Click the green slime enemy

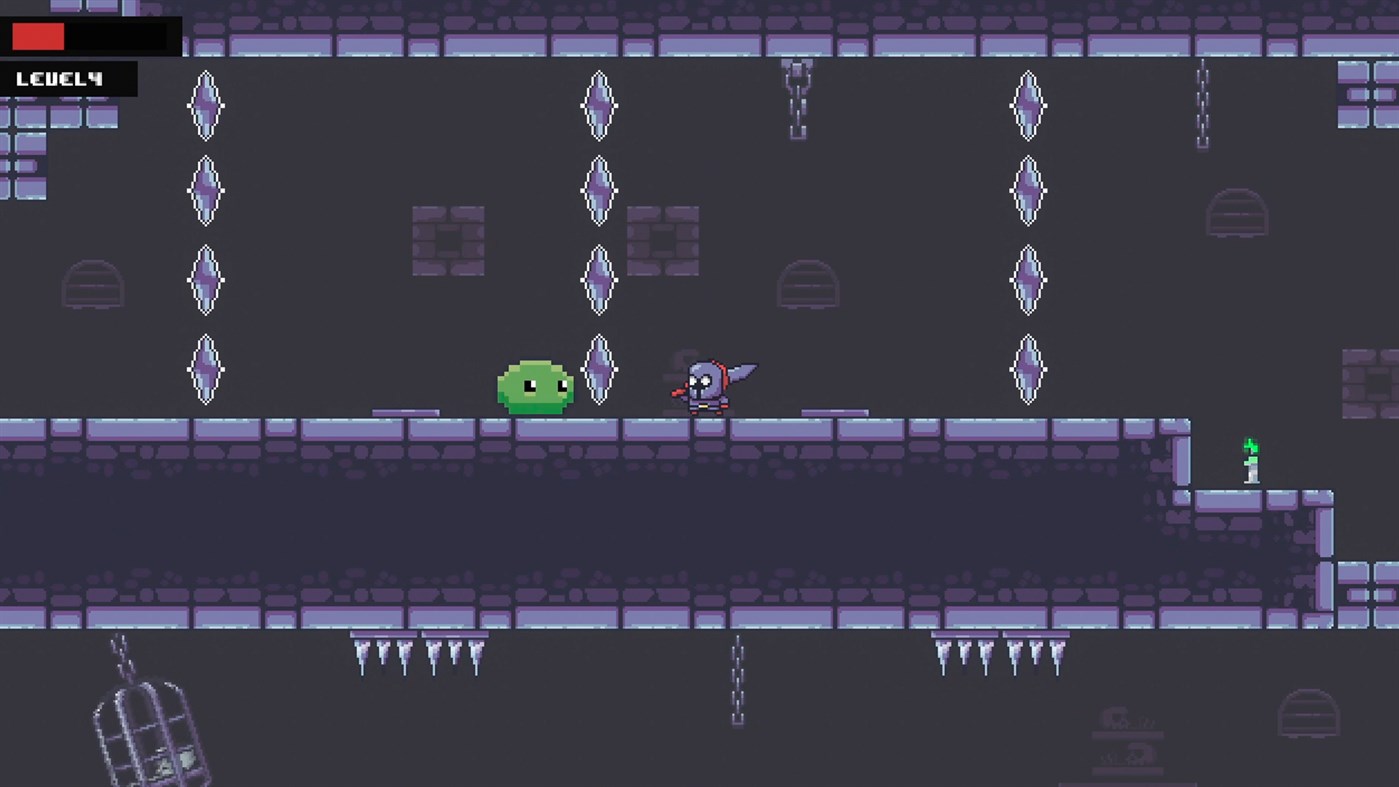coord(535,385)
